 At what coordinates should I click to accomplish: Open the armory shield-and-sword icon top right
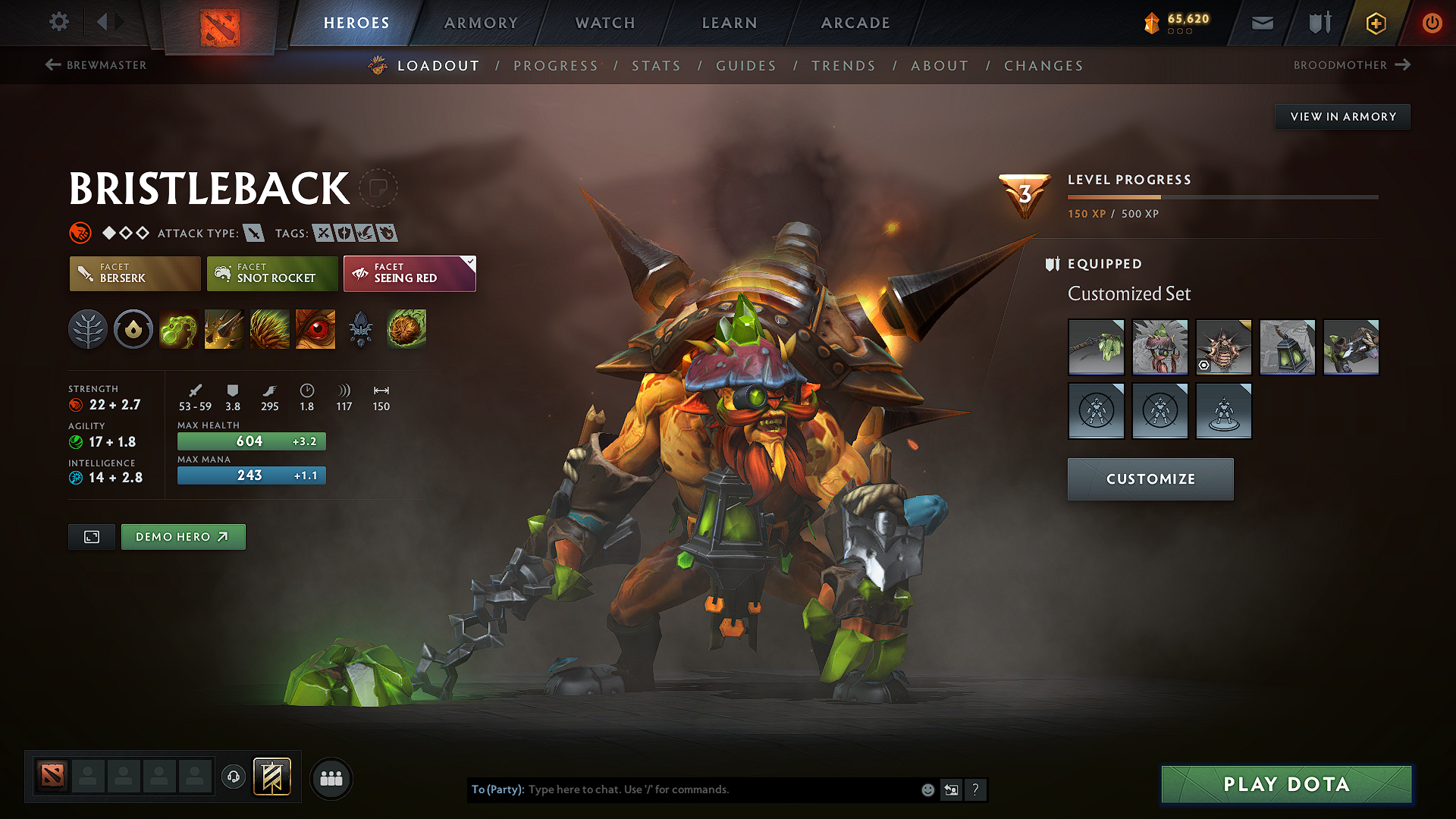(1318, 23)
